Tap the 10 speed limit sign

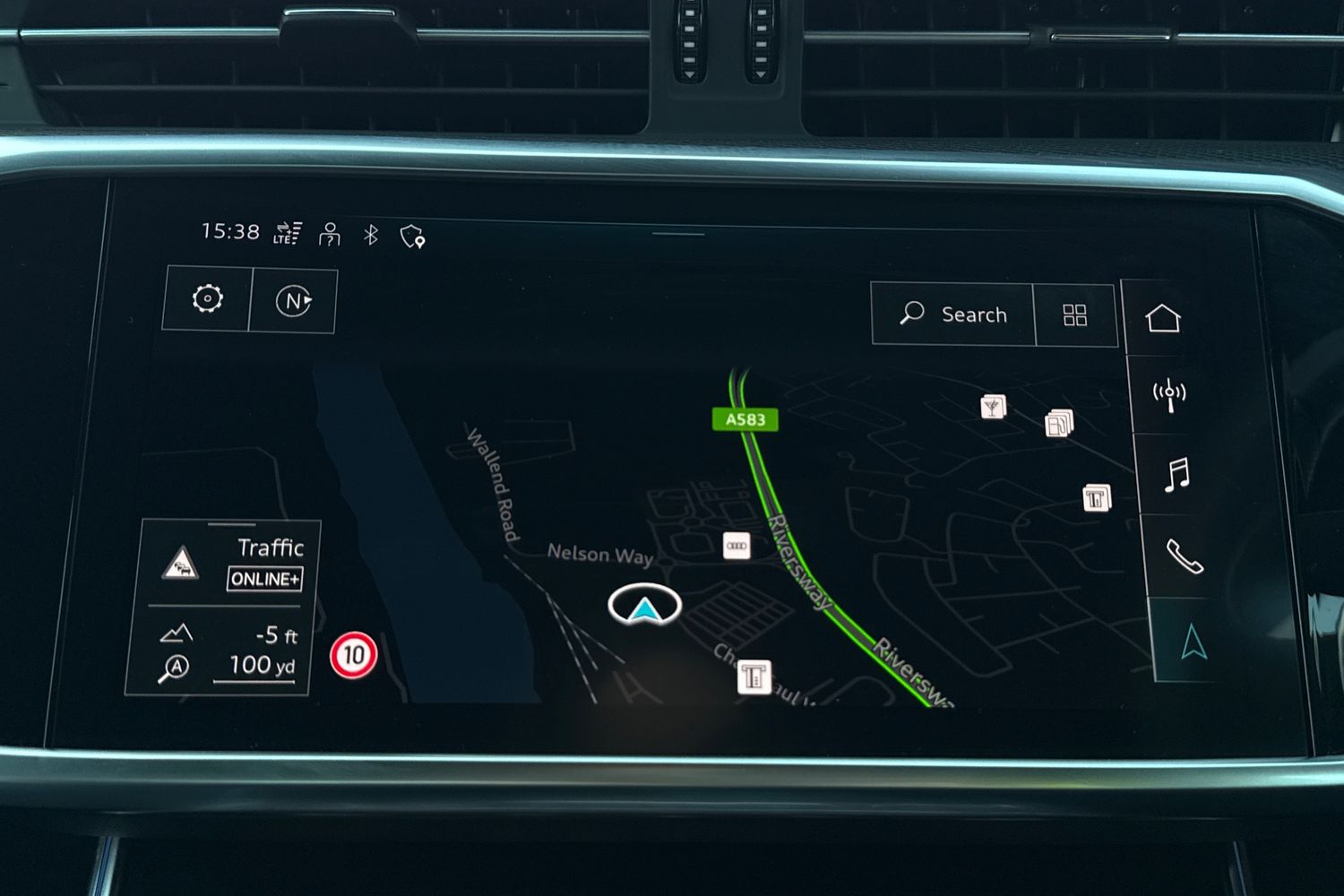(x=354, y=655)
